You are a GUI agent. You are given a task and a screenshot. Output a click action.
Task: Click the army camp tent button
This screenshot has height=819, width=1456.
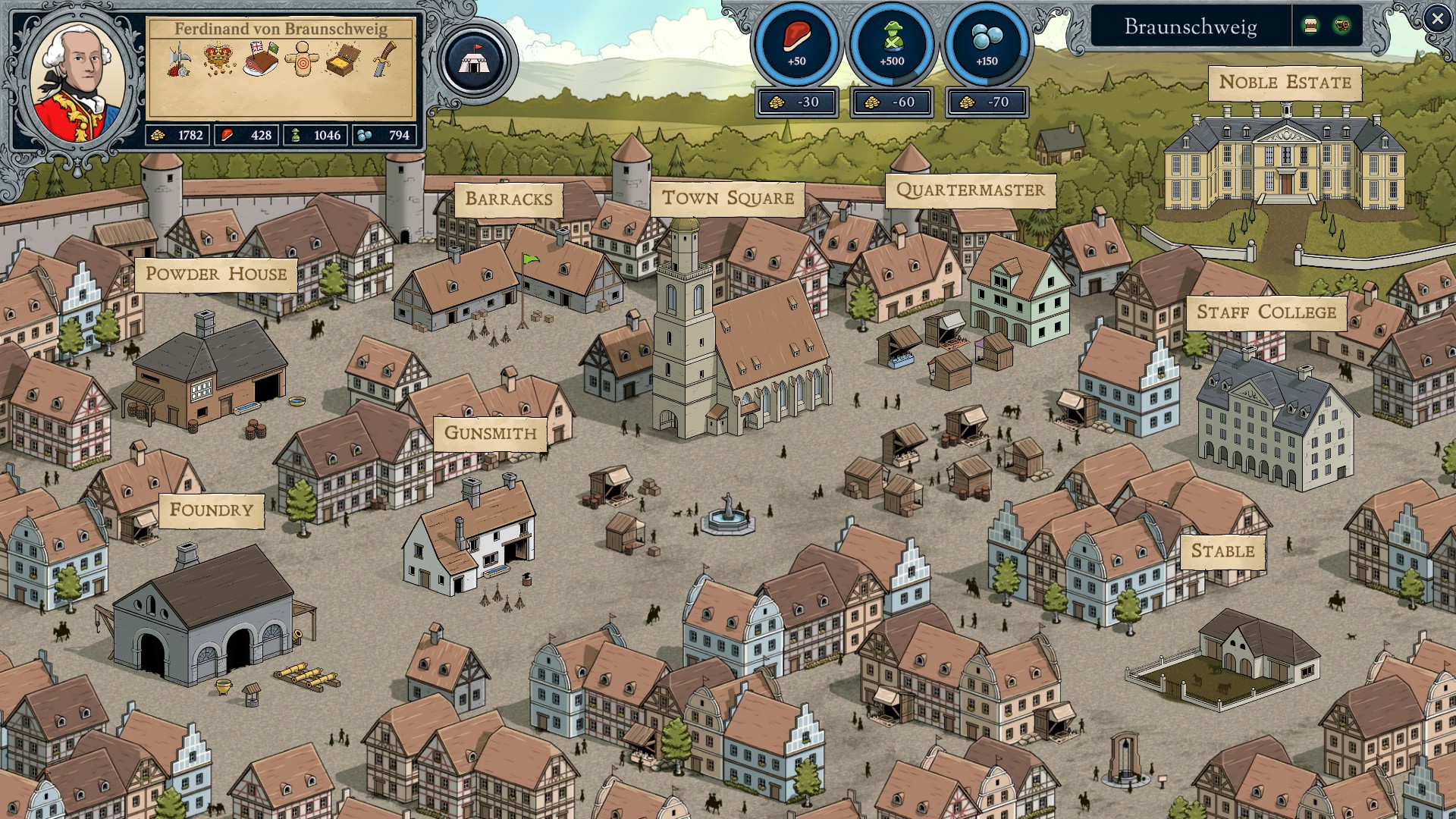click(x=474, y=61)
